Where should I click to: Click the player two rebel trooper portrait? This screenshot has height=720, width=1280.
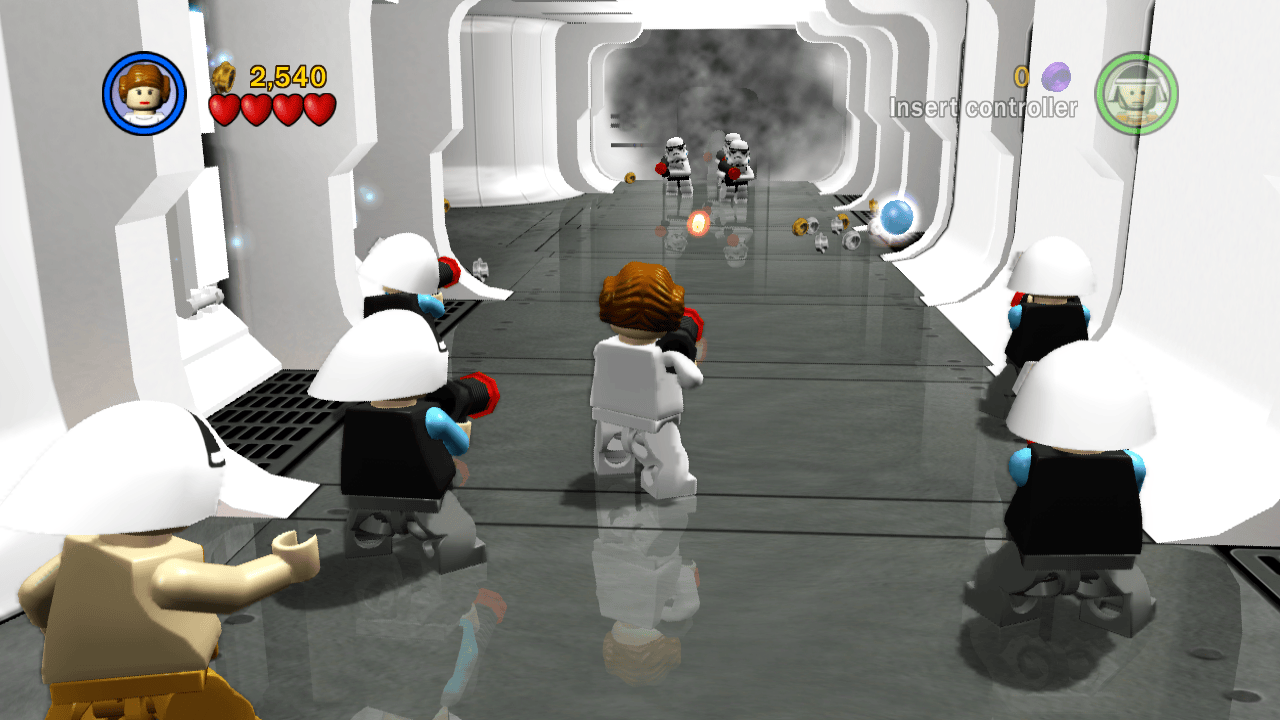[1136, 94]
